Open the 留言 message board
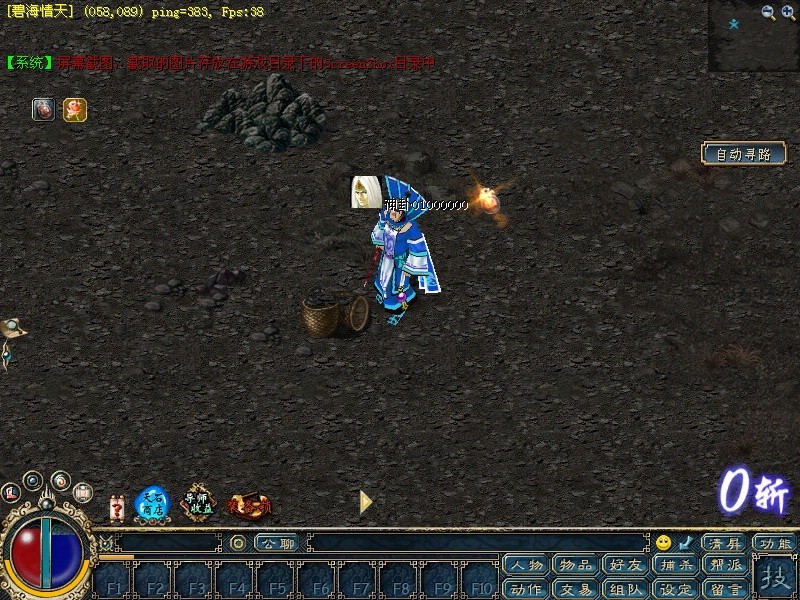 (723, 588)
